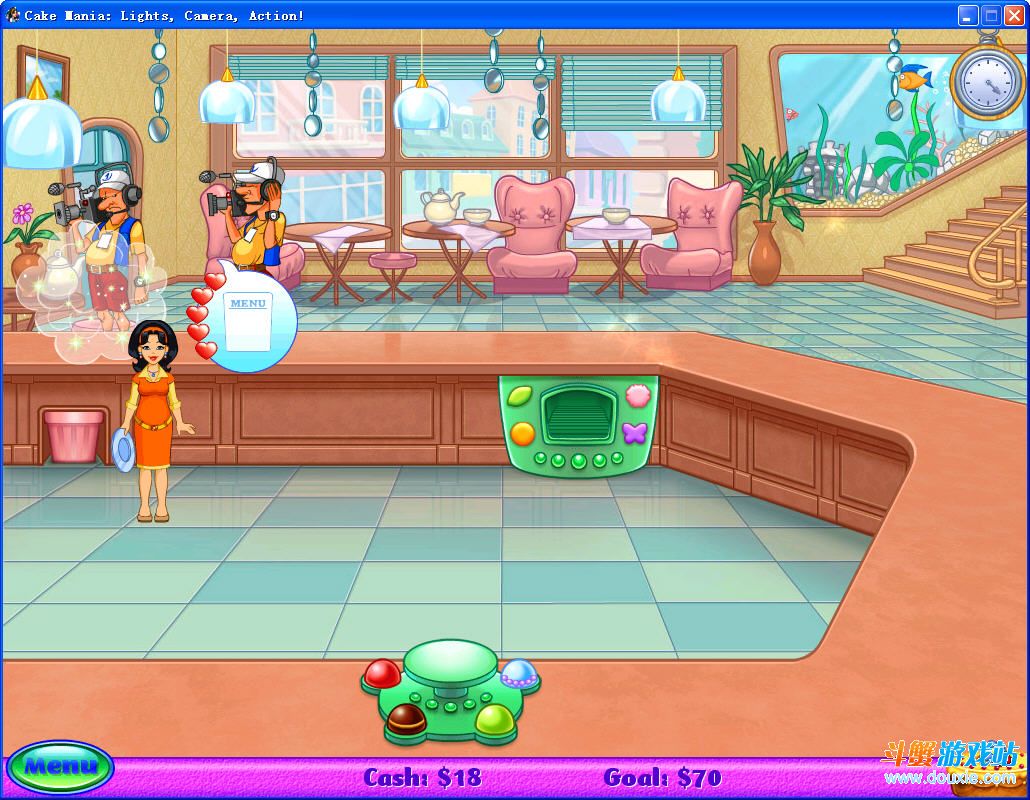Use the blue frosting dome

[518, 673]
